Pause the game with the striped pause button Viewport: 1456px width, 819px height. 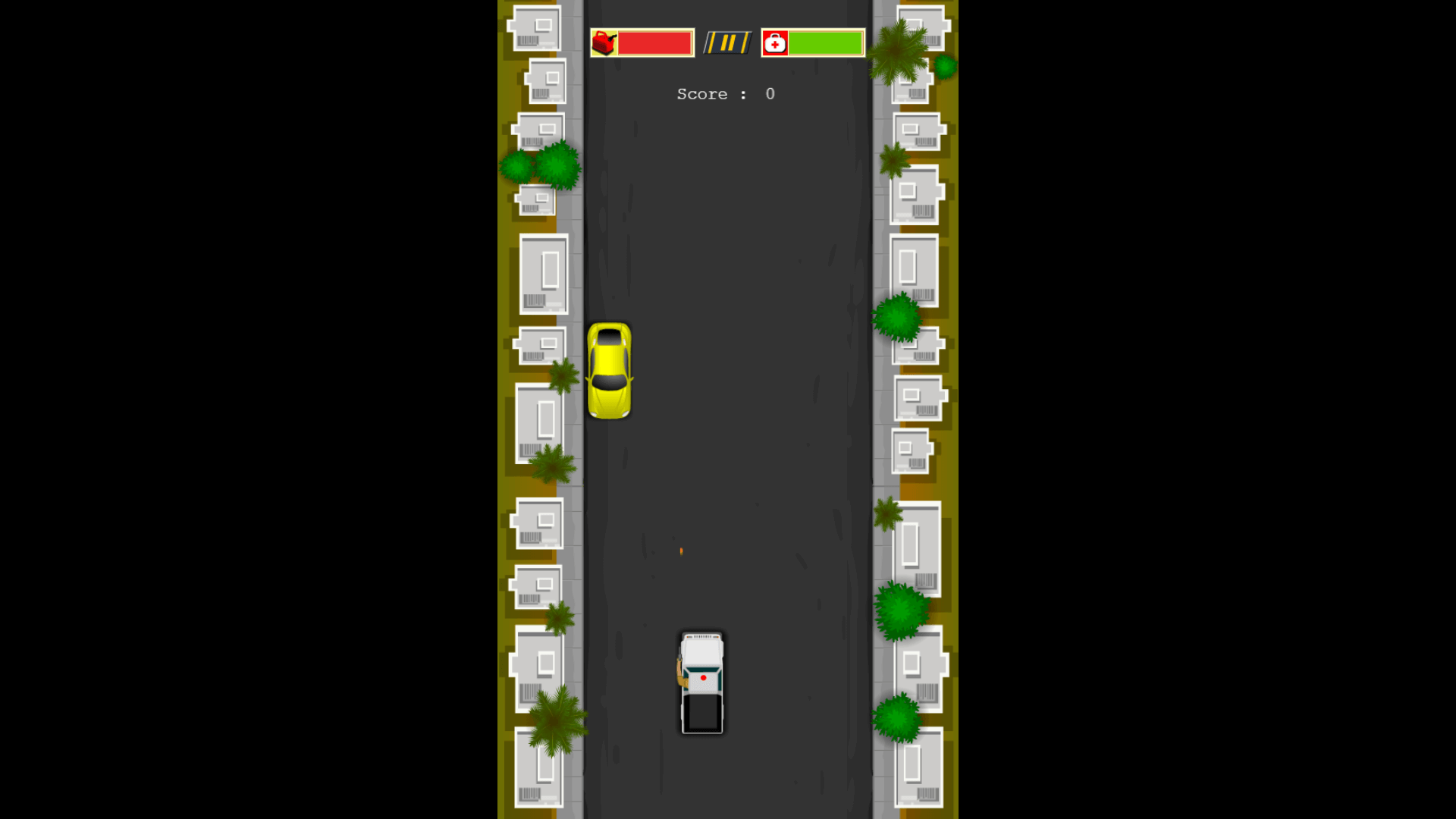pos(727,43)
